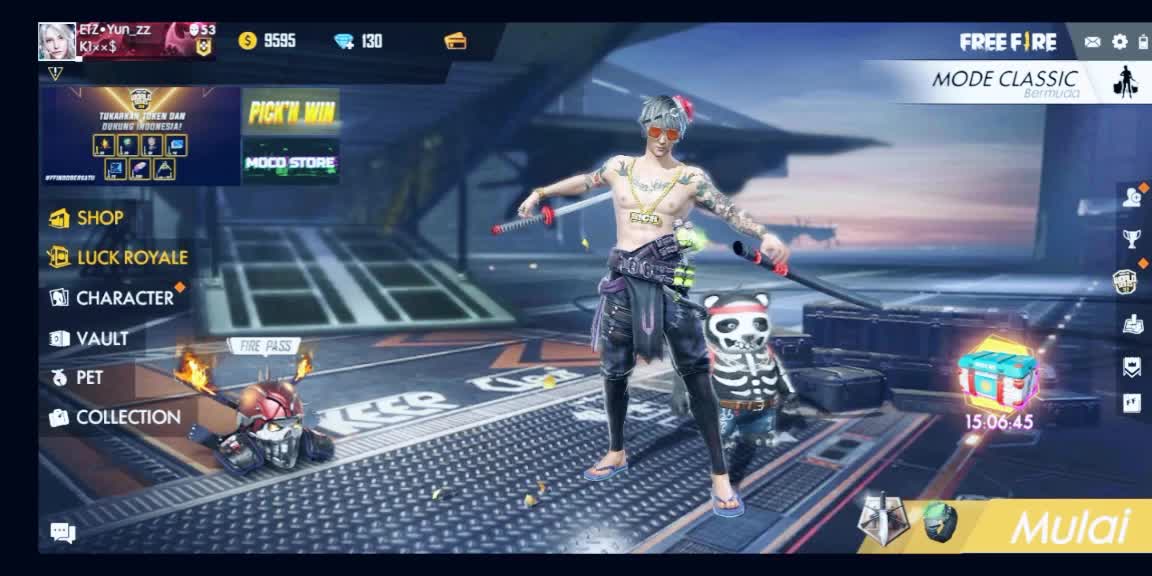Open the Fire Pass badge
Viewport: 1152px width, 576px height.
coord(265,346)
